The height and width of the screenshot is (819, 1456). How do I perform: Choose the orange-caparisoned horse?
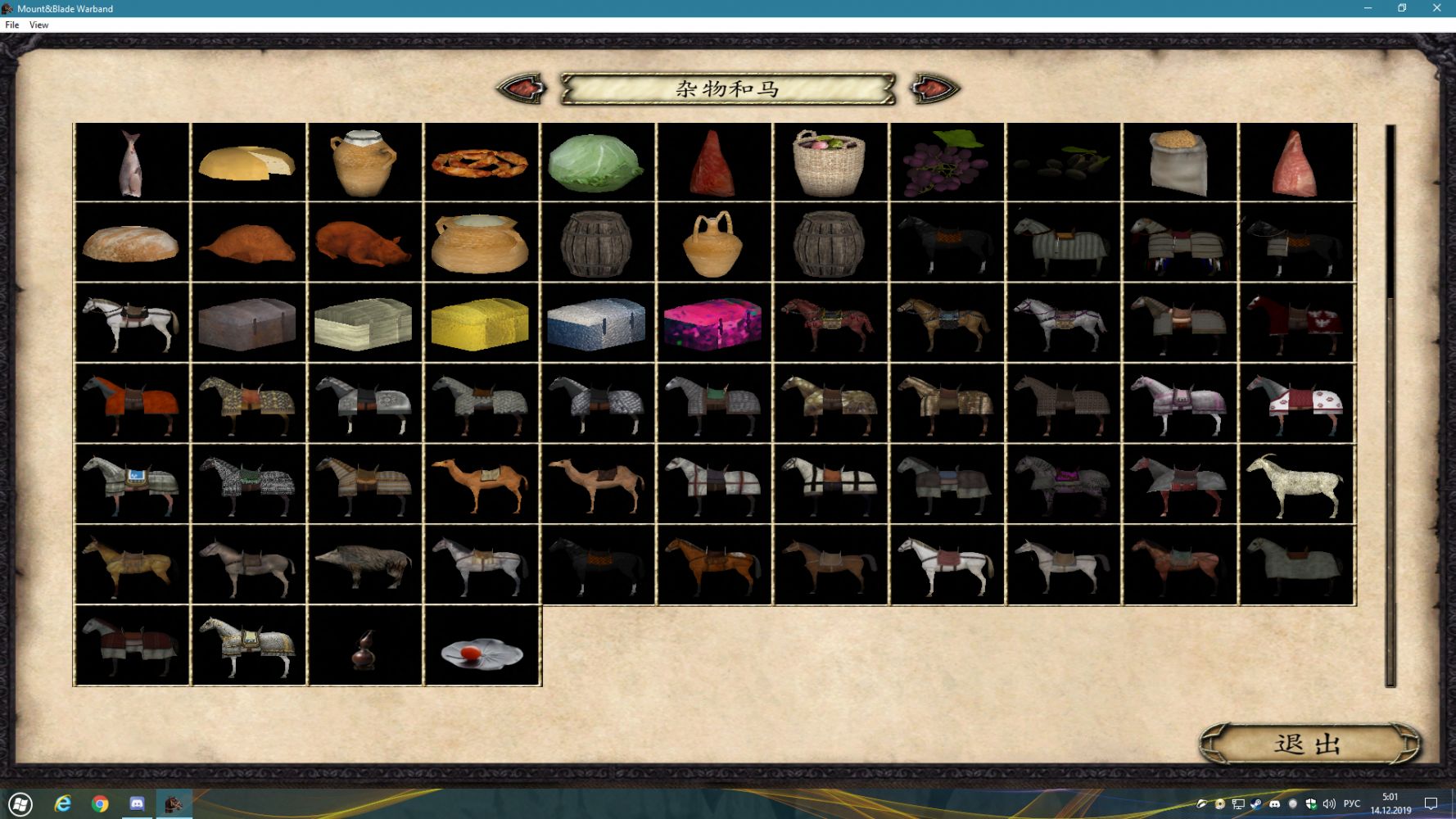coord(131,403)
